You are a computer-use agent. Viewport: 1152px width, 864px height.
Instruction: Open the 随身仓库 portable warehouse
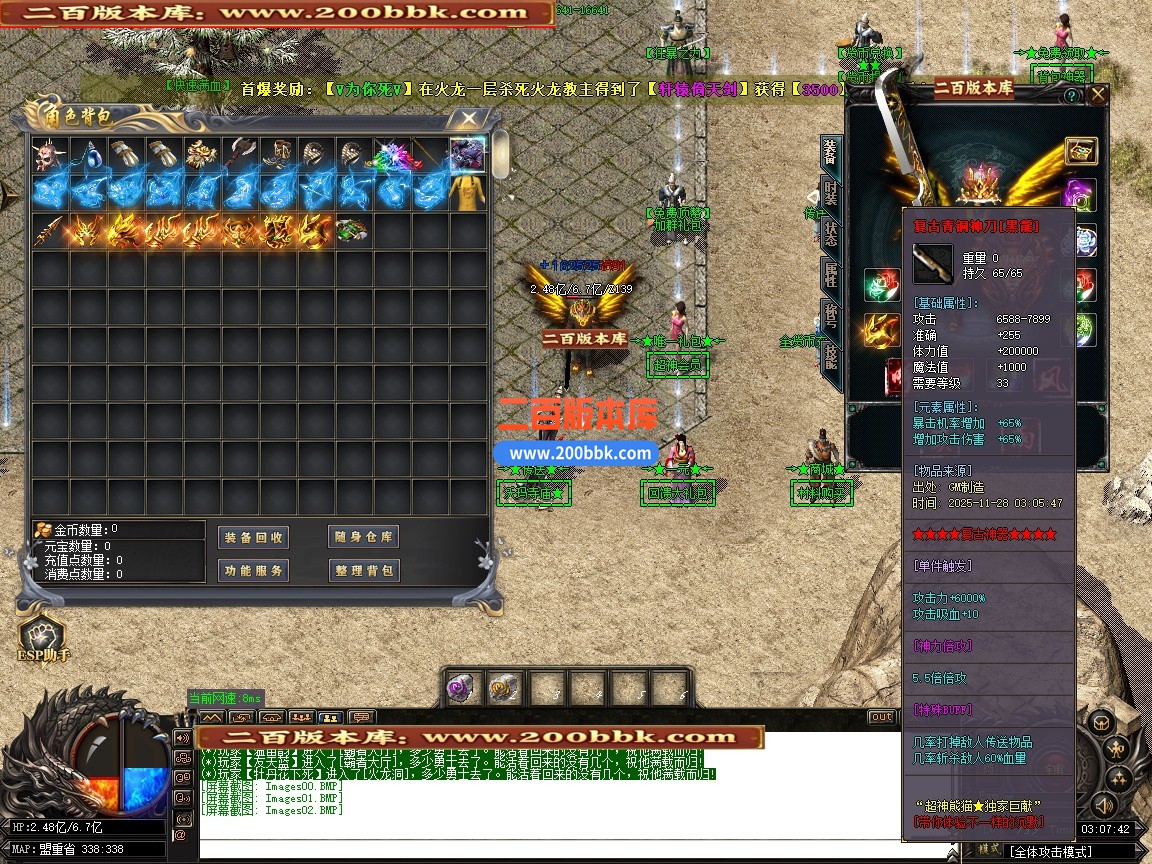[364, 537]
